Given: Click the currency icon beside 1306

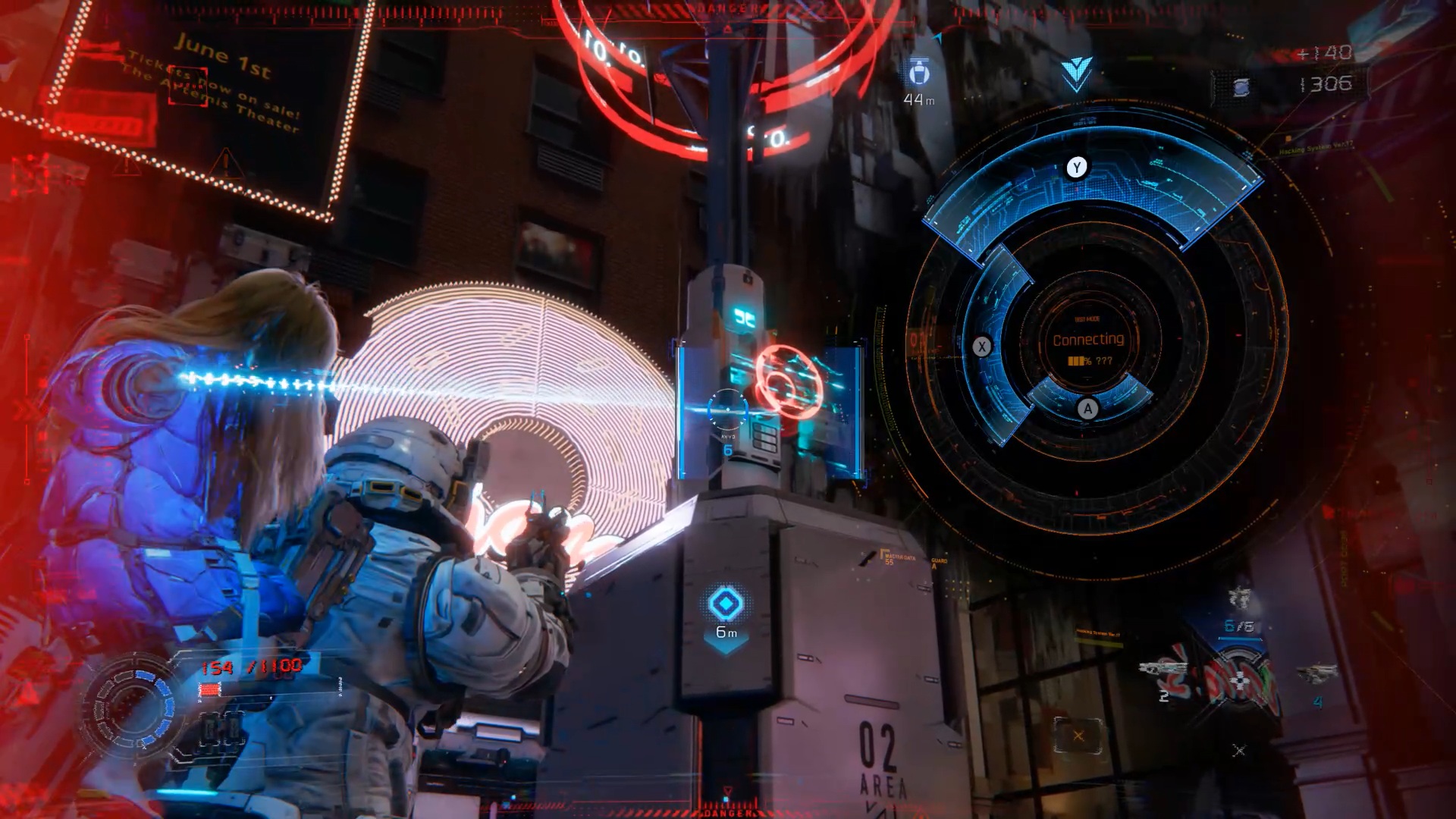Looking at the screenshot, I should tap(1241, 87).
